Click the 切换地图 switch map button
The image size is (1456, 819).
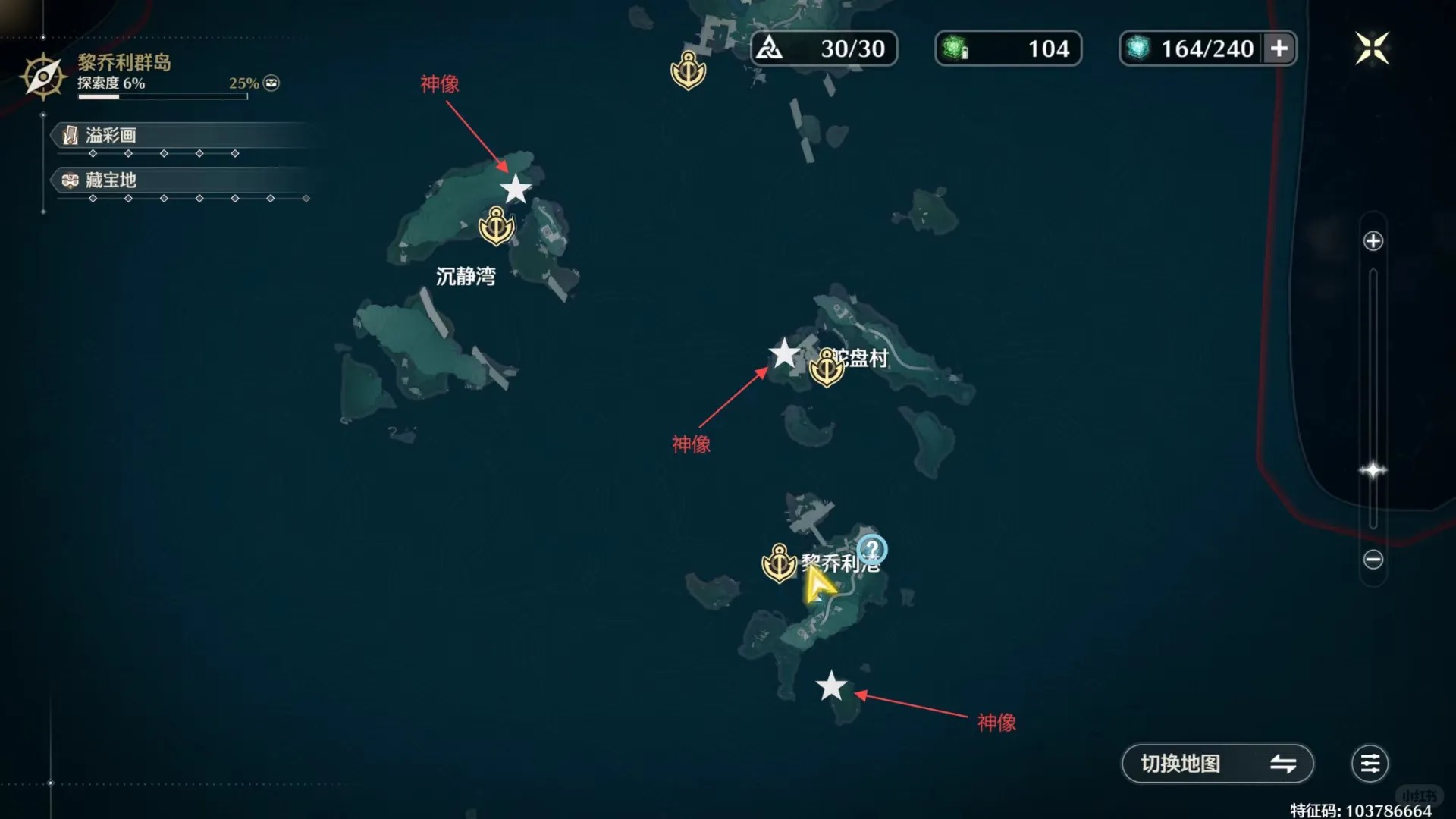click(1217, 764)
